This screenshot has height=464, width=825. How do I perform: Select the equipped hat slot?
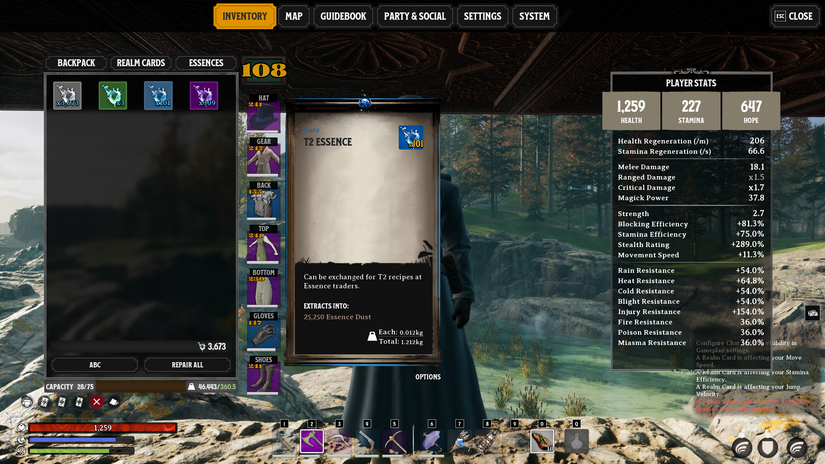coord(264,116)
